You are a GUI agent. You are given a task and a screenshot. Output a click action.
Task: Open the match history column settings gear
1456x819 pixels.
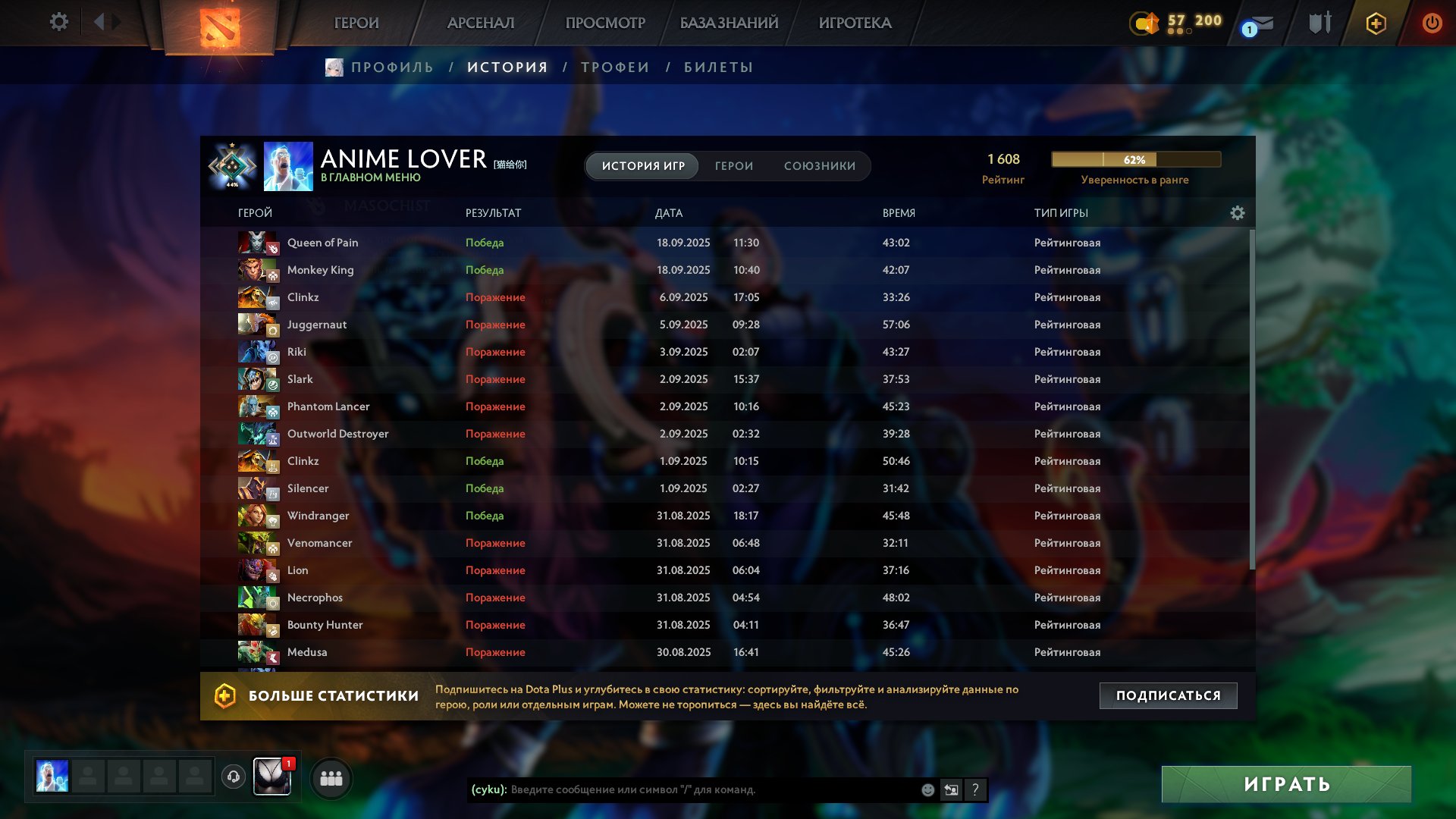[1238, 213]
